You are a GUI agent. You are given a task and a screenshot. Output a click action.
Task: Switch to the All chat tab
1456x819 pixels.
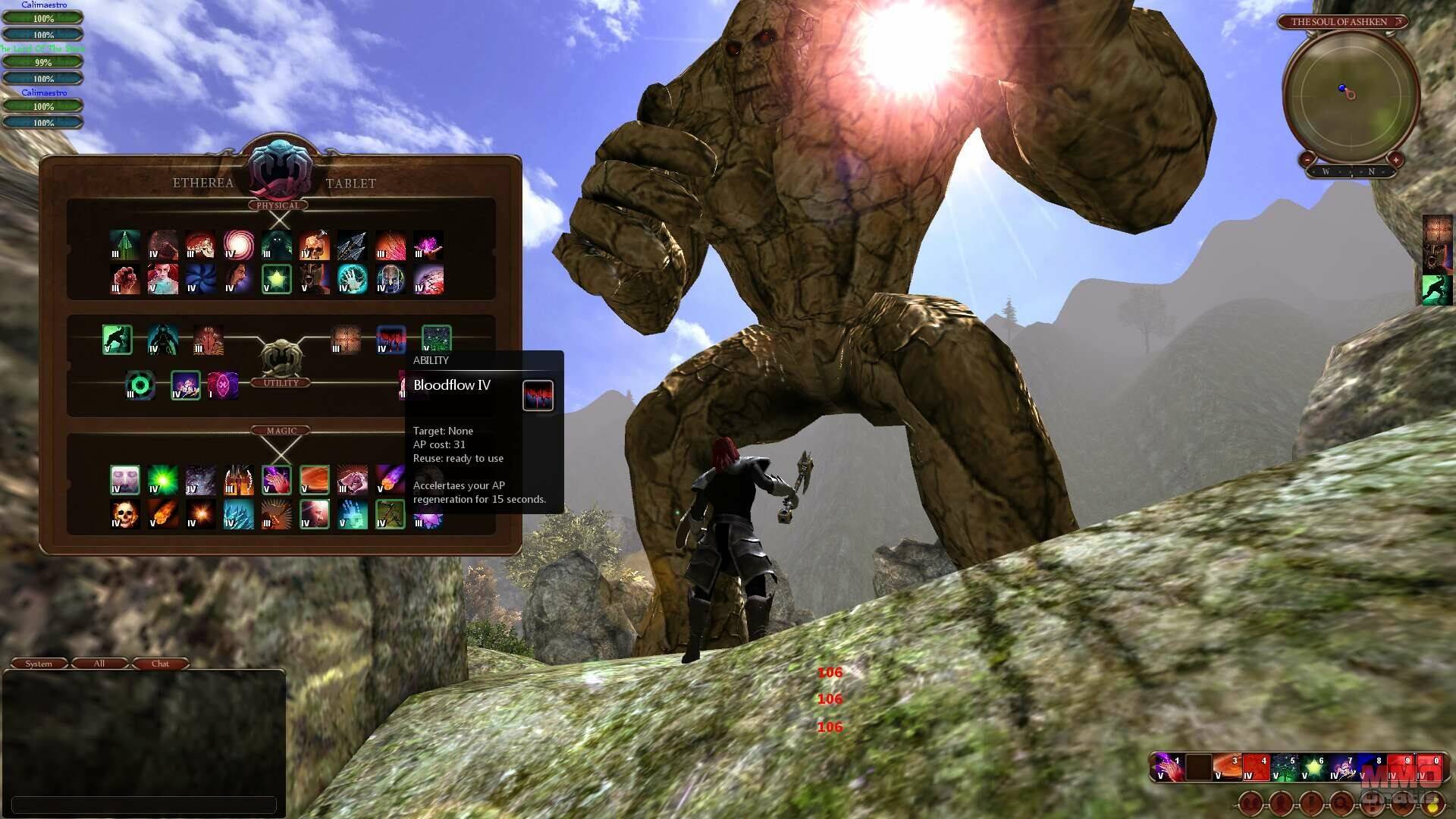click(99, 664)
